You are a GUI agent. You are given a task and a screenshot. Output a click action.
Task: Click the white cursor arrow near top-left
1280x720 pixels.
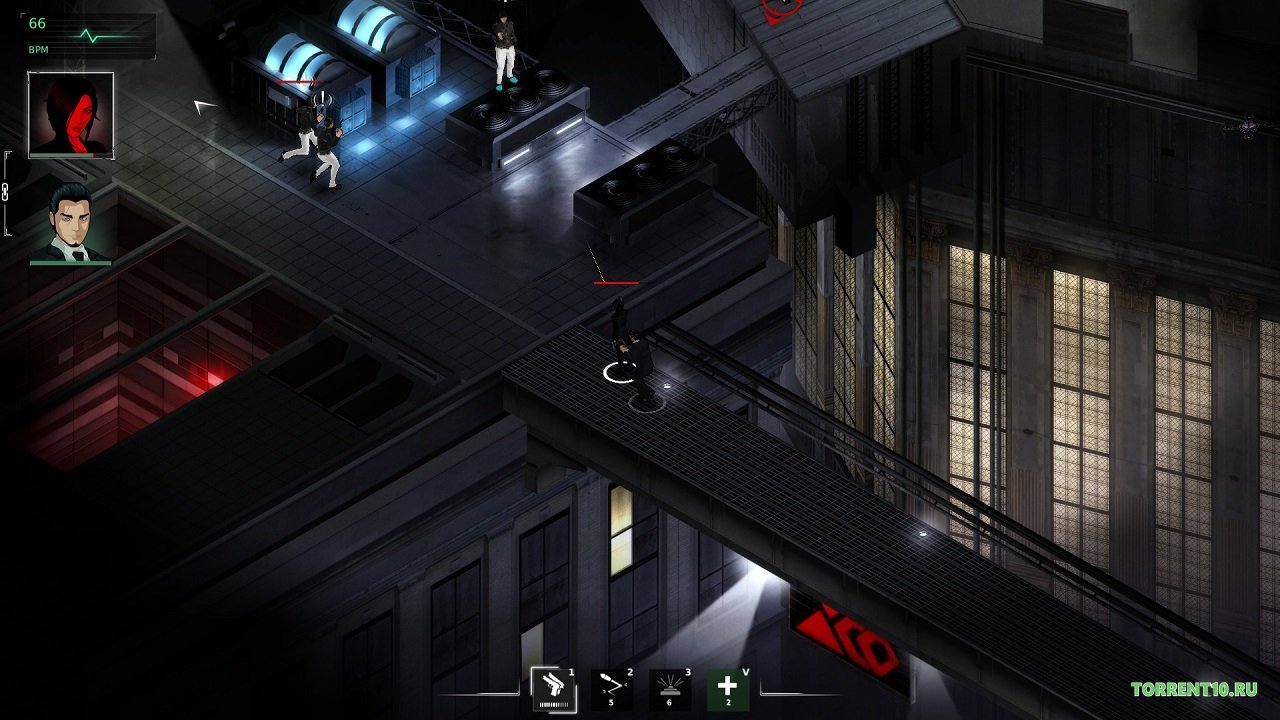click(203, 104)
